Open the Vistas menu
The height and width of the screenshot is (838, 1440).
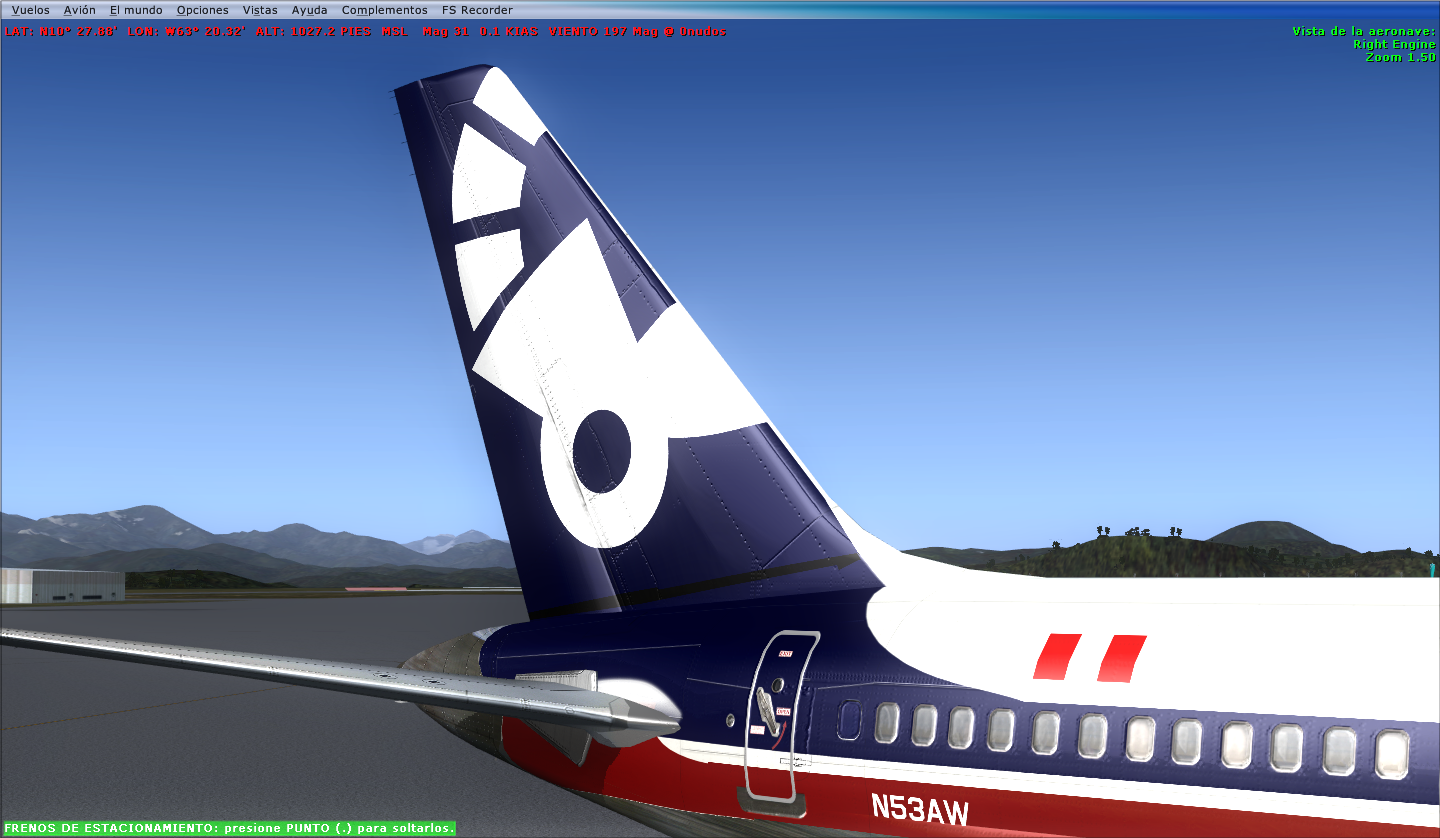pos(258,9)
